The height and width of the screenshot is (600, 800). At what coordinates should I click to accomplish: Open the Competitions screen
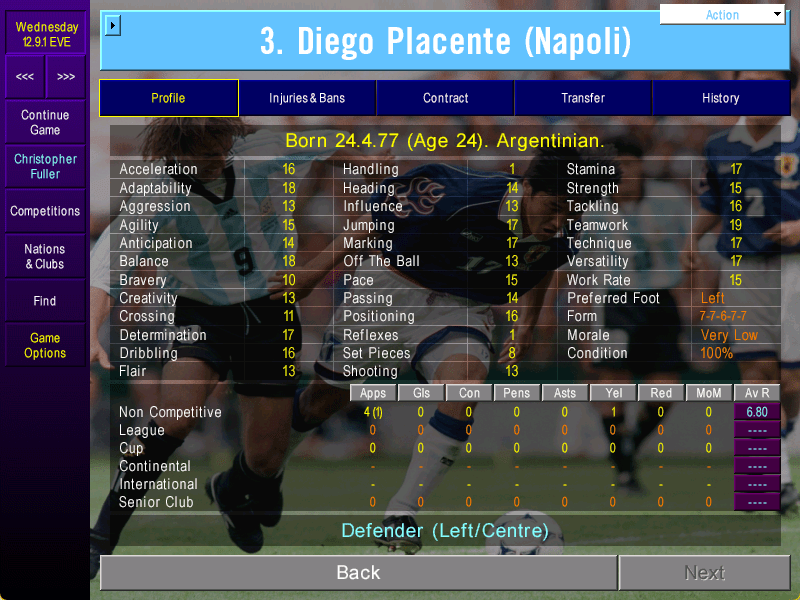click(45, 211)
